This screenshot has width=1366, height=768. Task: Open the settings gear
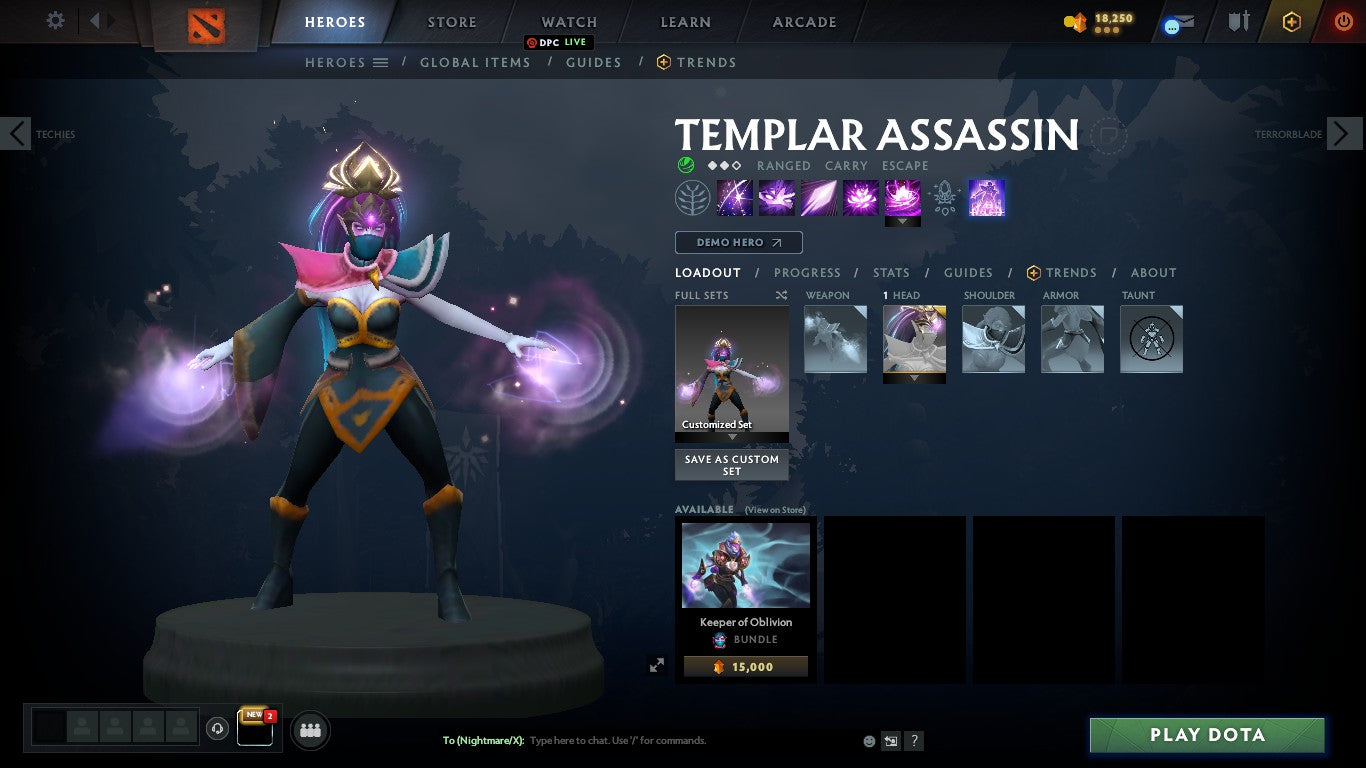pyautogui.click(x=54, y=20)
